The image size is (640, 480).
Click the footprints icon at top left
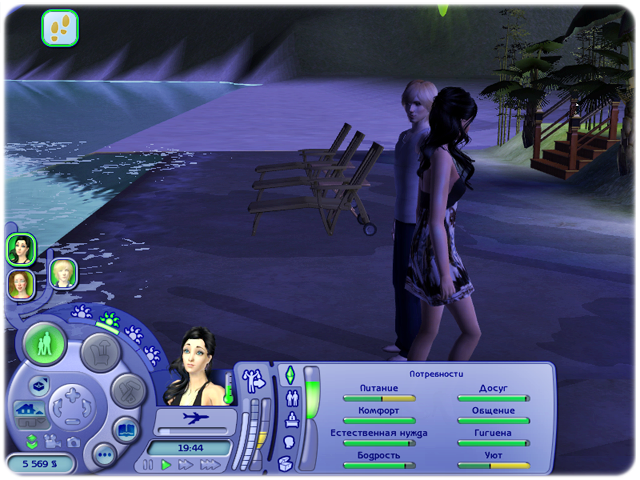pos(59,27)
